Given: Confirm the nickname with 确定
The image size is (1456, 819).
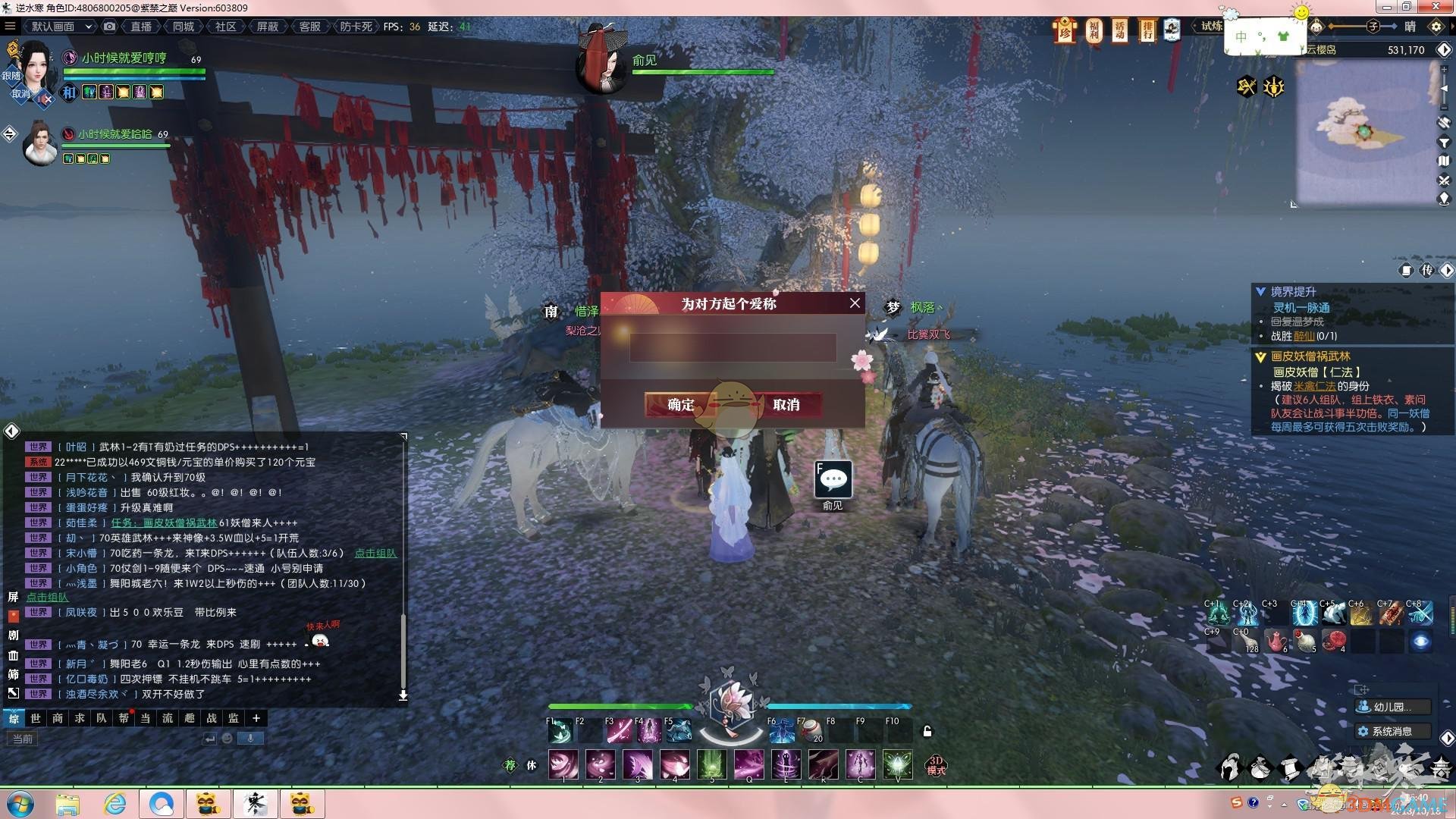Looking at the screenshot, I should [680, 404].
